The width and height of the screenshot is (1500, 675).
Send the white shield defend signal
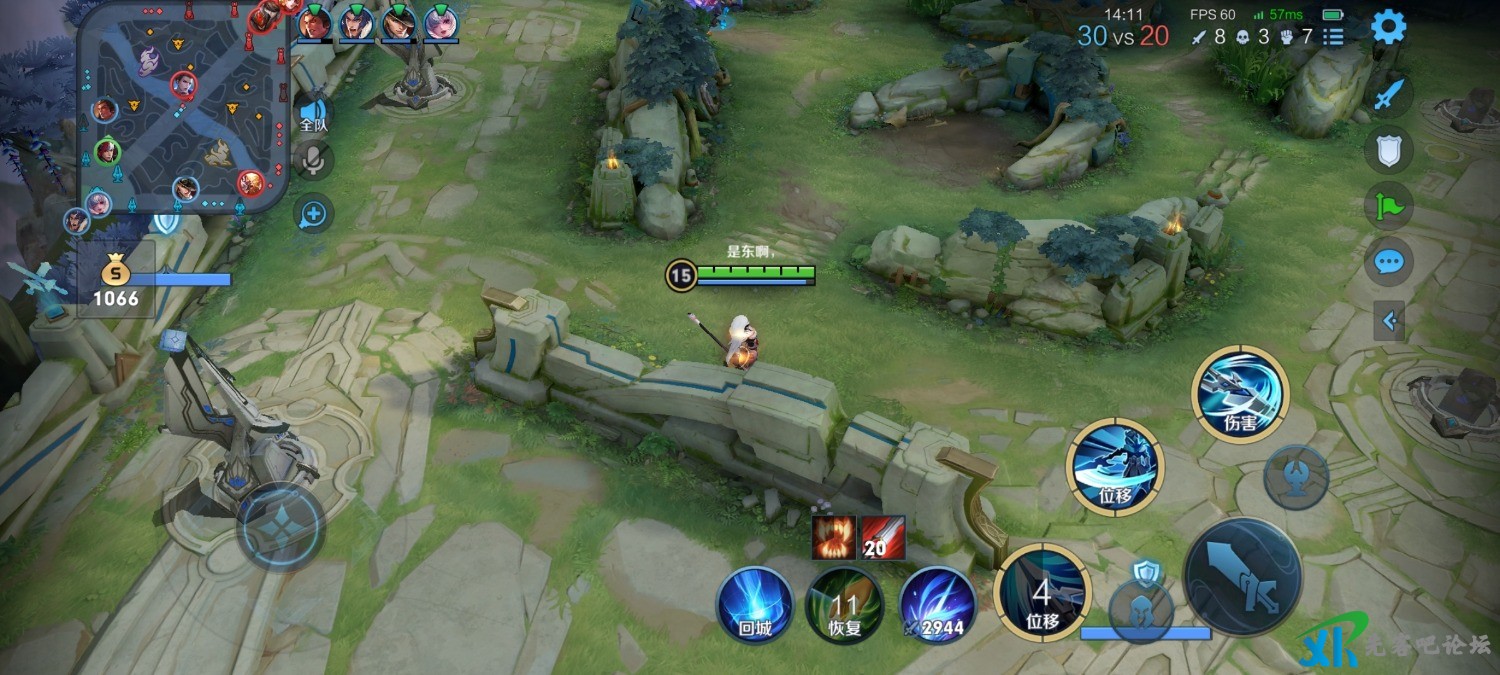pyautogui.click(x=1389, y=150)
